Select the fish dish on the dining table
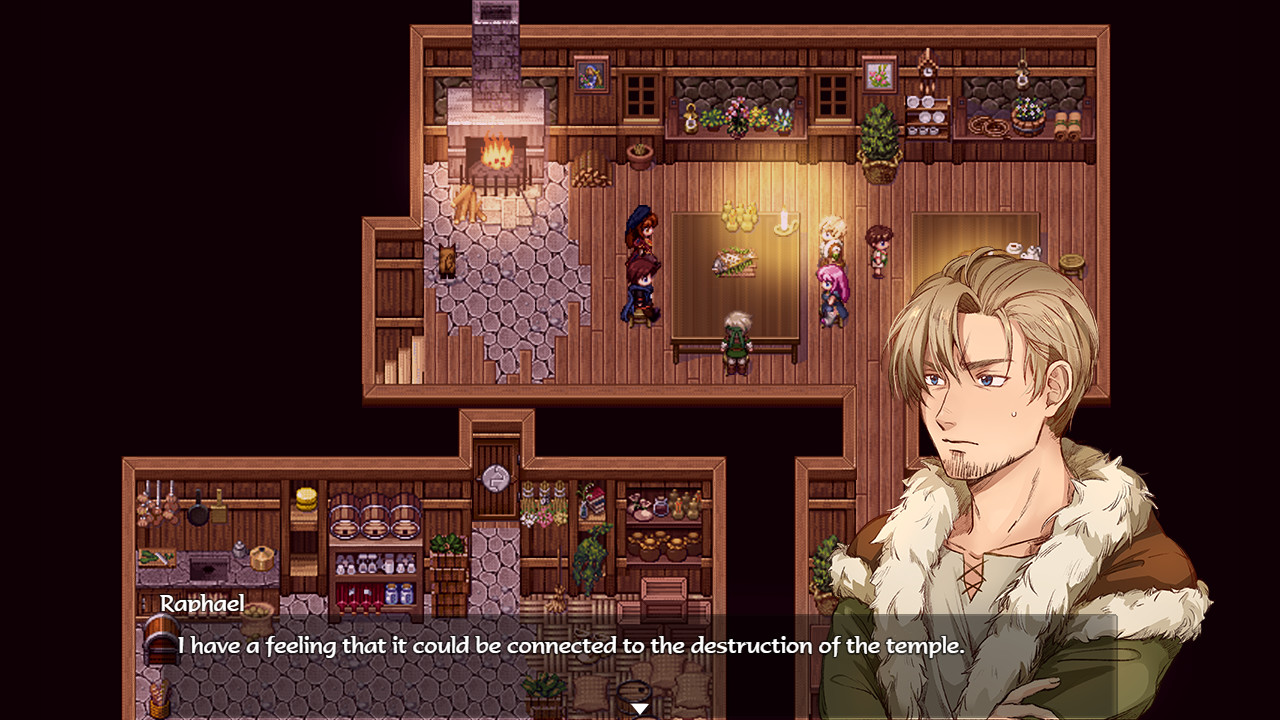This screenshot has height=720, width=1280. click(733, 260)
